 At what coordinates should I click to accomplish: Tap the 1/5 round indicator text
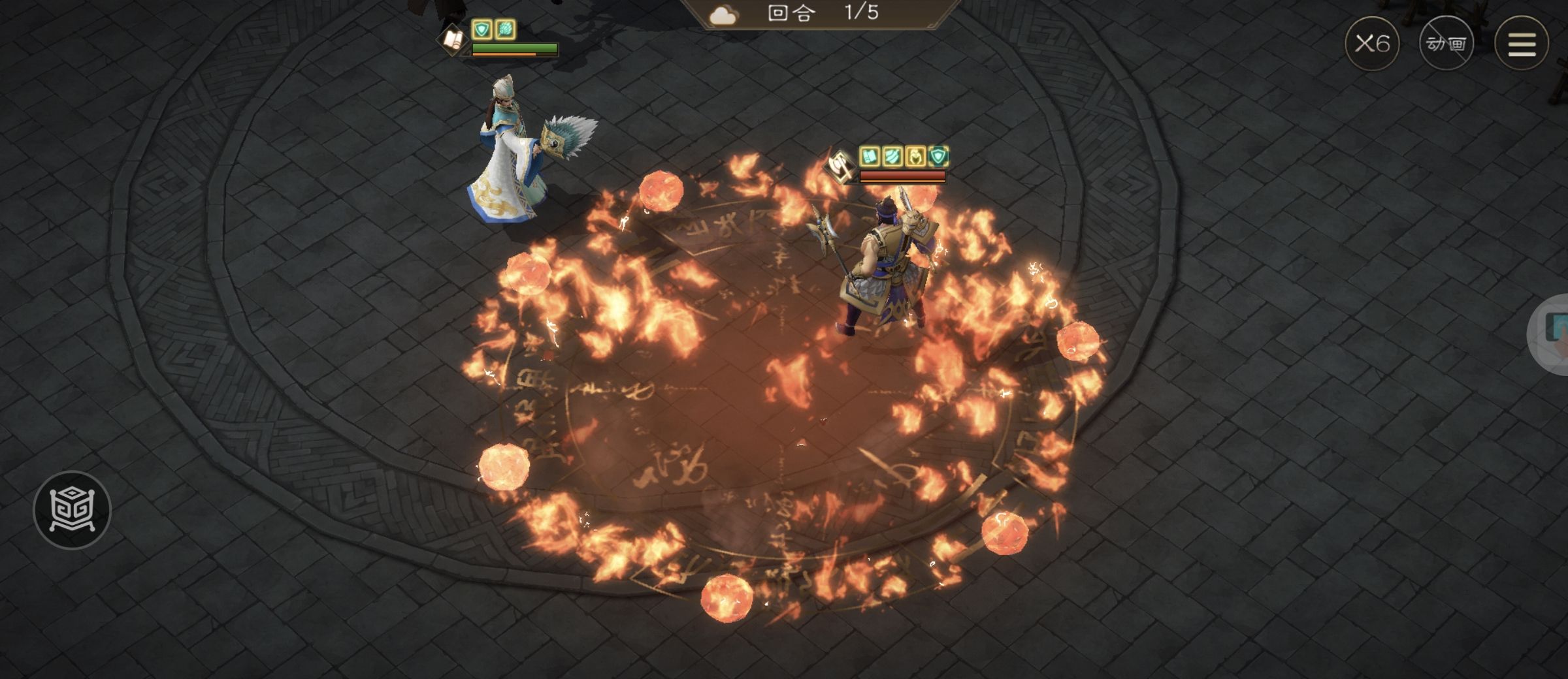click(x=862, y=13)
